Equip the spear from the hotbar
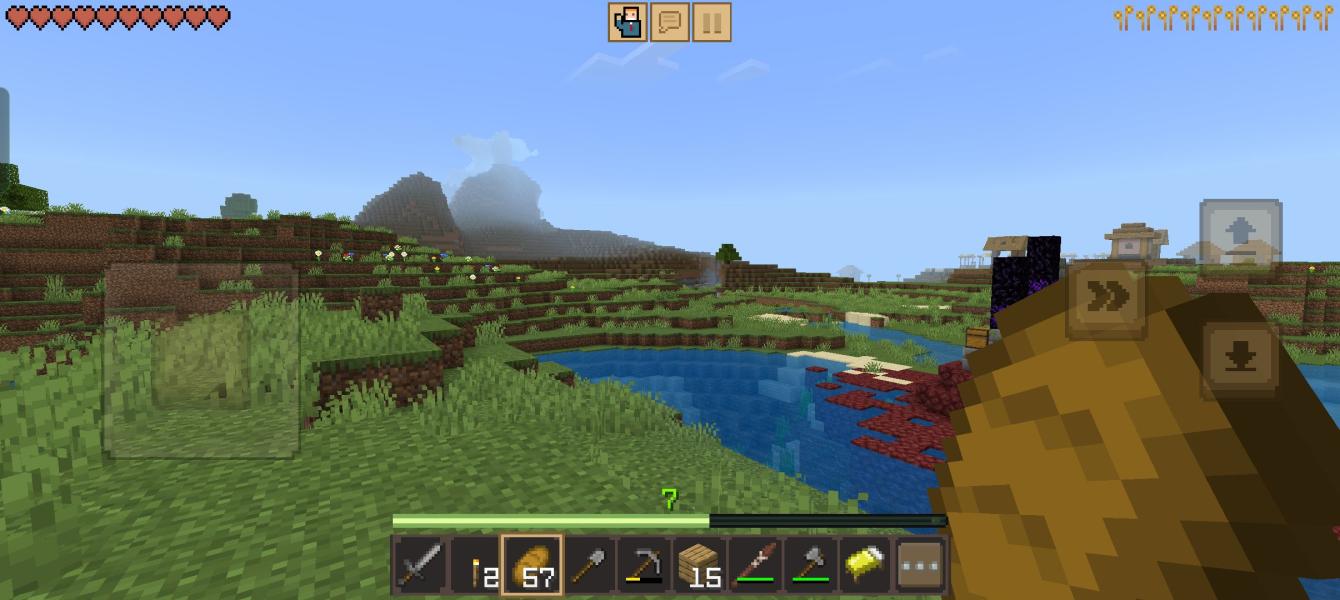This screenshot has height=600, width=1340. 755,566
